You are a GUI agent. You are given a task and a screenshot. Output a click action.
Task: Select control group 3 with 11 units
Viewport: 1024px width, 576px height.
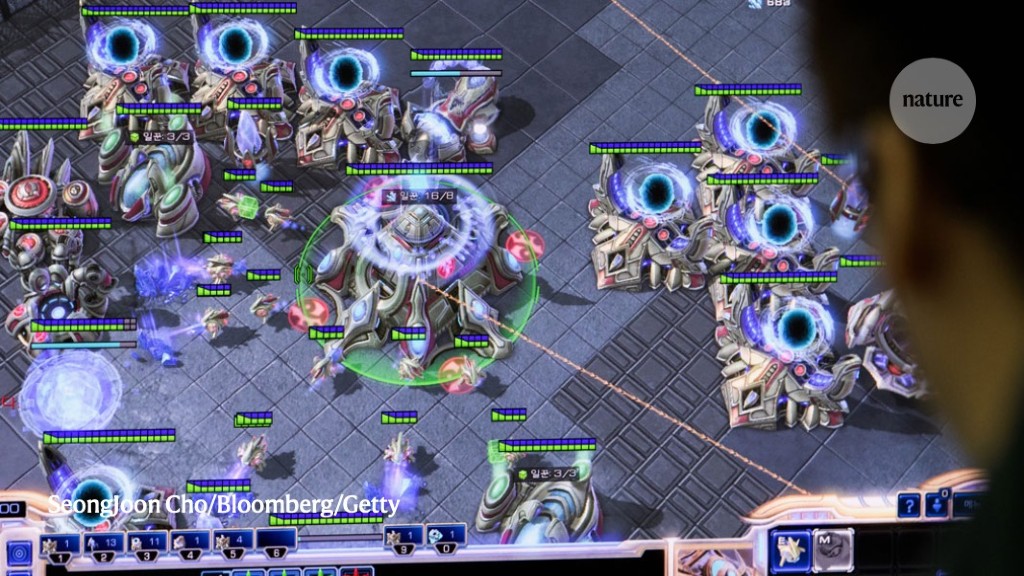[x=144, y=547]
